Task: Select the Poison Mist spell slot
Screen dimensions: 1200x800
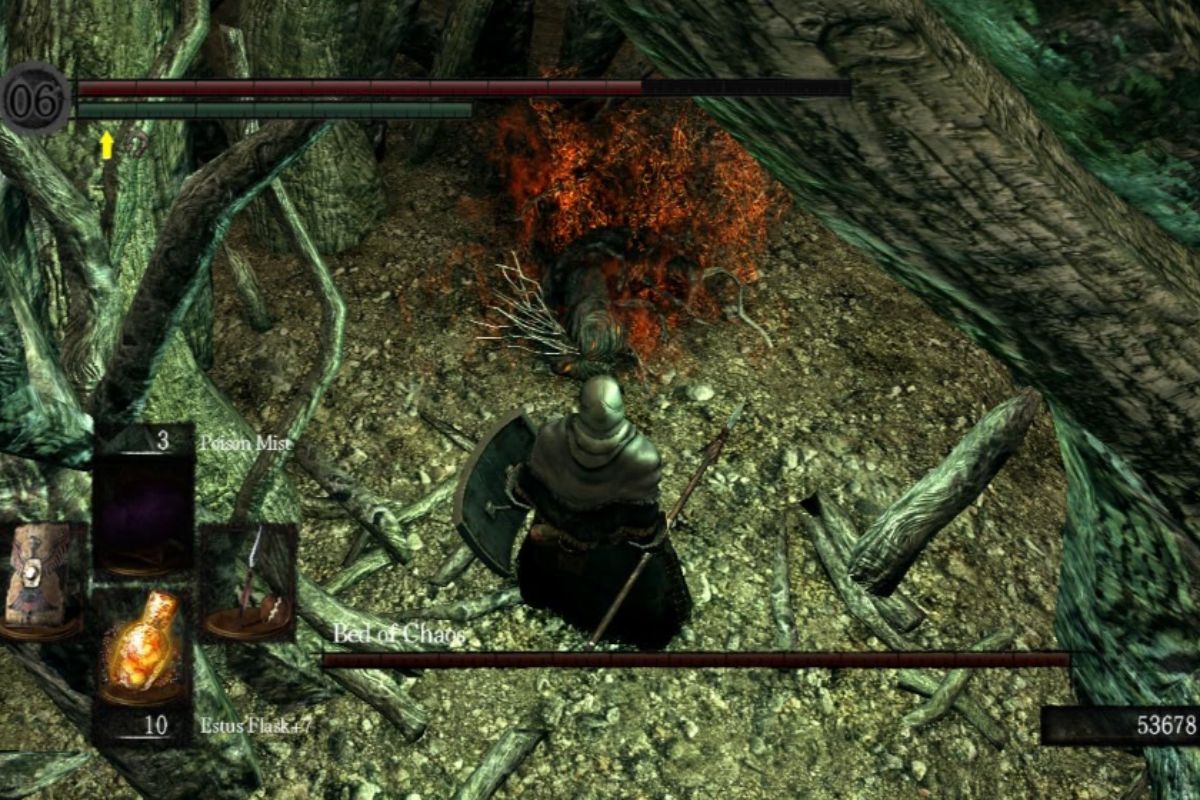Action: coord(143,512)
